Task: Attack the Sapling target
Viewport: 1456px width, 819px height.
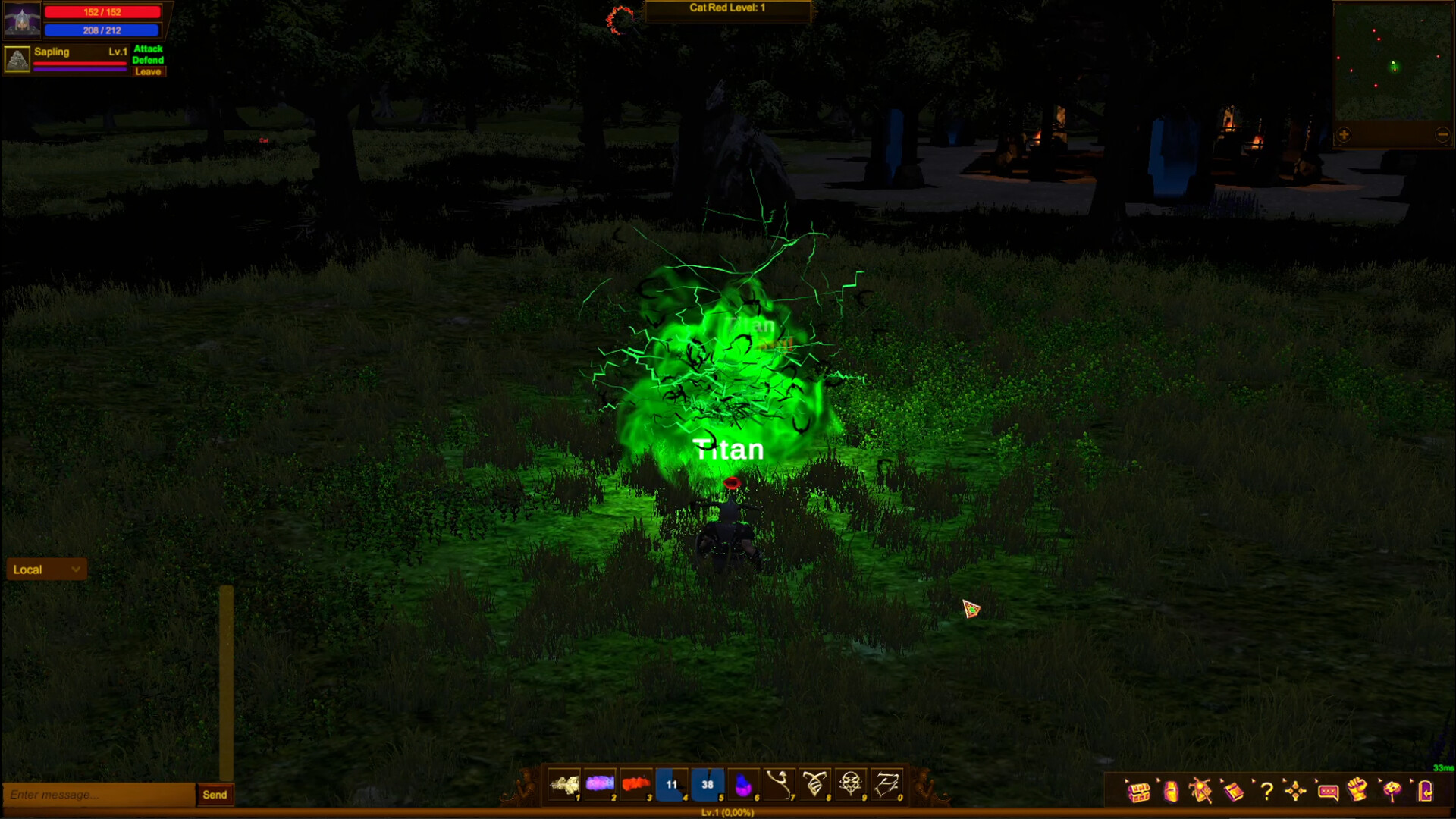Action: click(149, 49)
